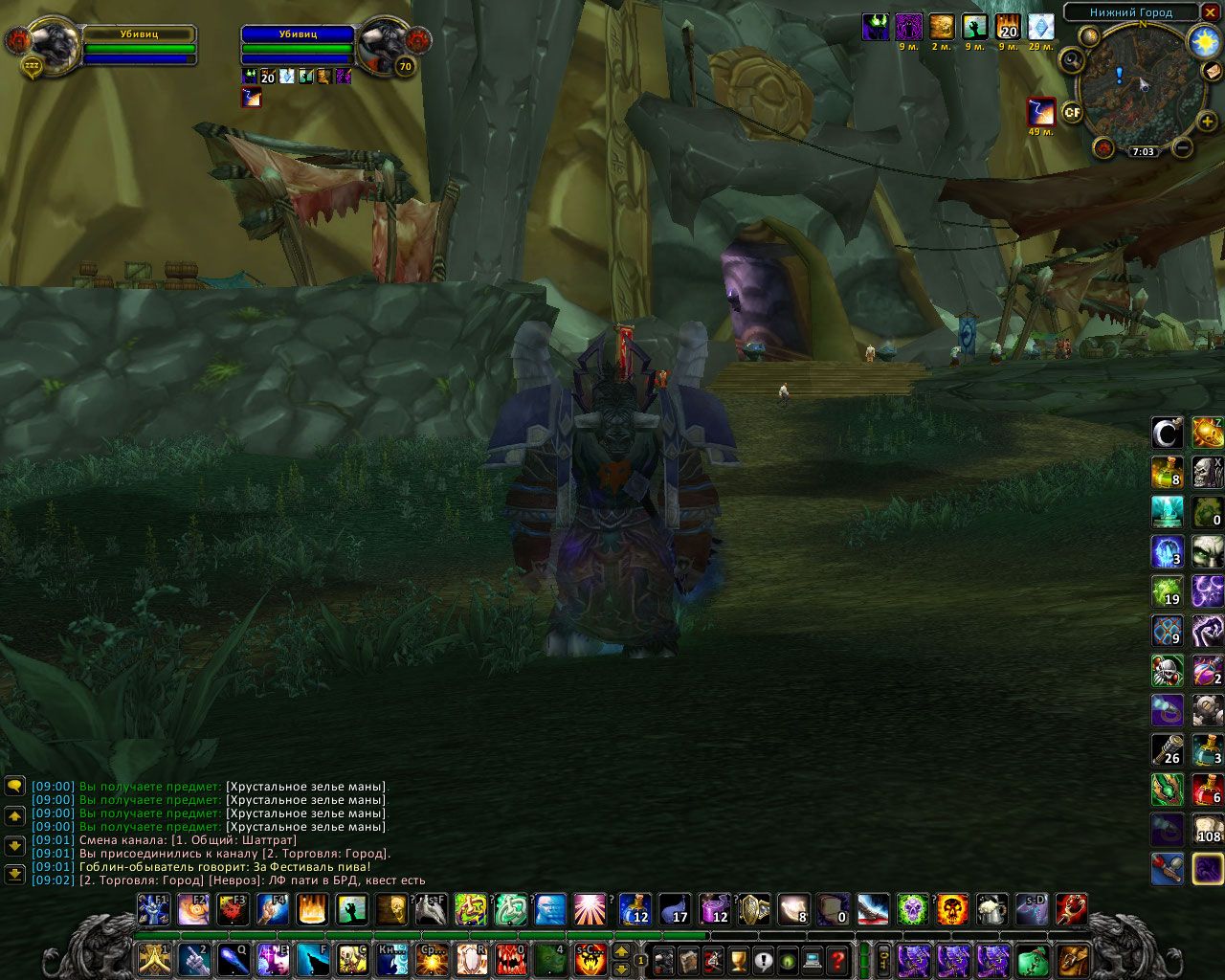The height and width of the screenshot is (980, 1225).
Task: Click the lightning weapon enchant buff icon
Action: point(1041,112)
